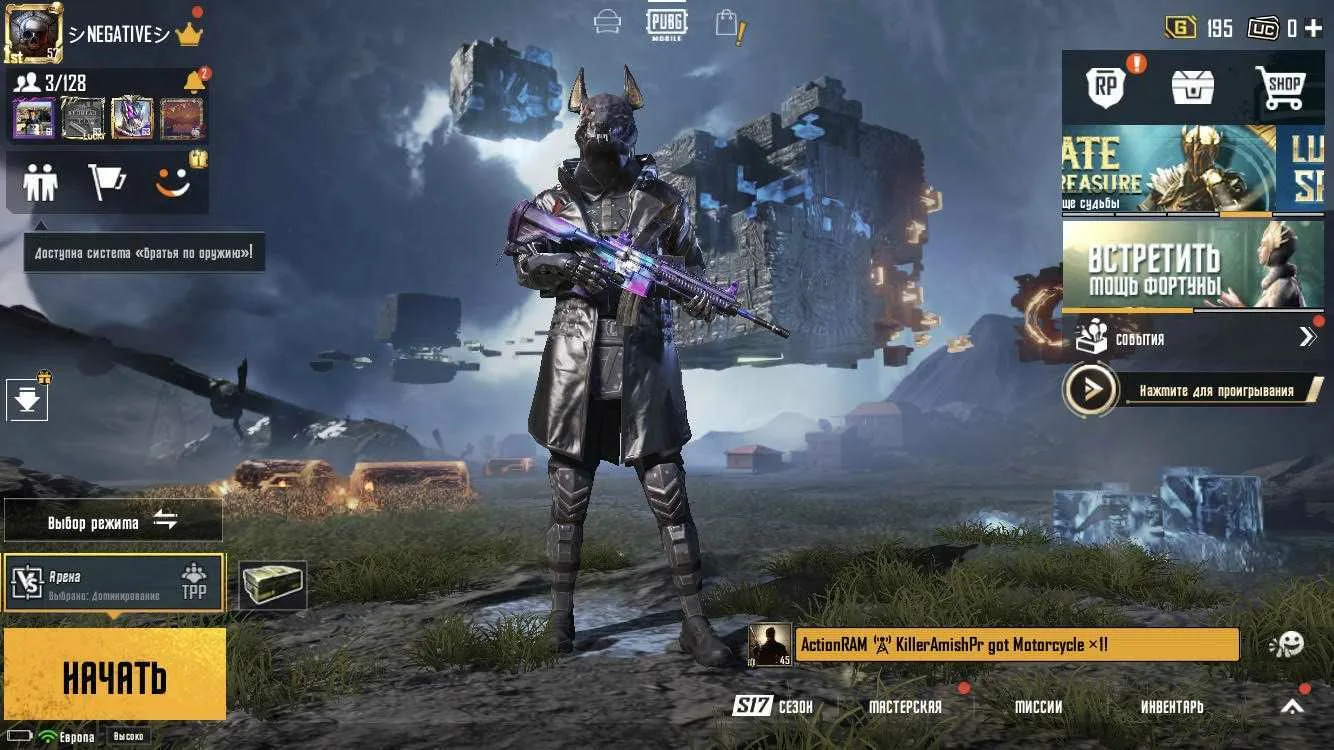Open the S17 СЕЗОН season tab
The image size is (1334, 750).
tap(773, 707)
